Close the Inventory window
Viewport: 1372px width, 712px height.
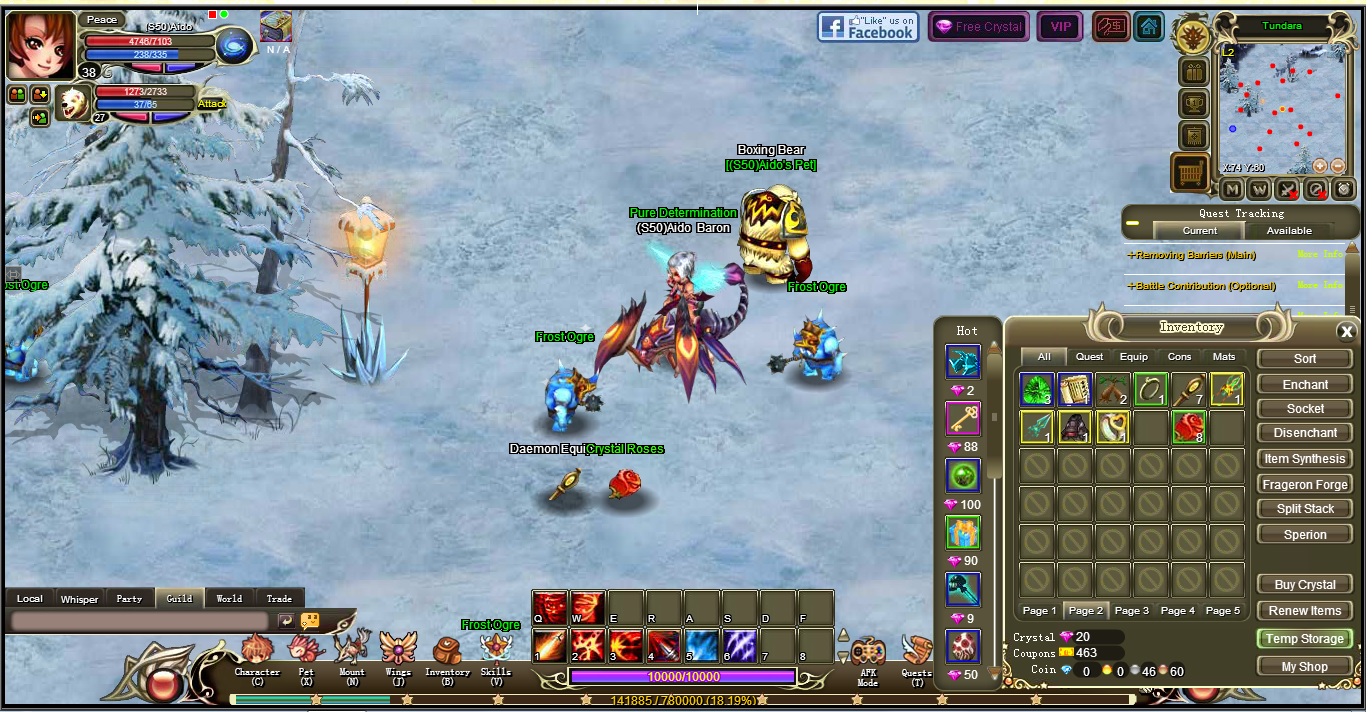[x=1346, y=332]
